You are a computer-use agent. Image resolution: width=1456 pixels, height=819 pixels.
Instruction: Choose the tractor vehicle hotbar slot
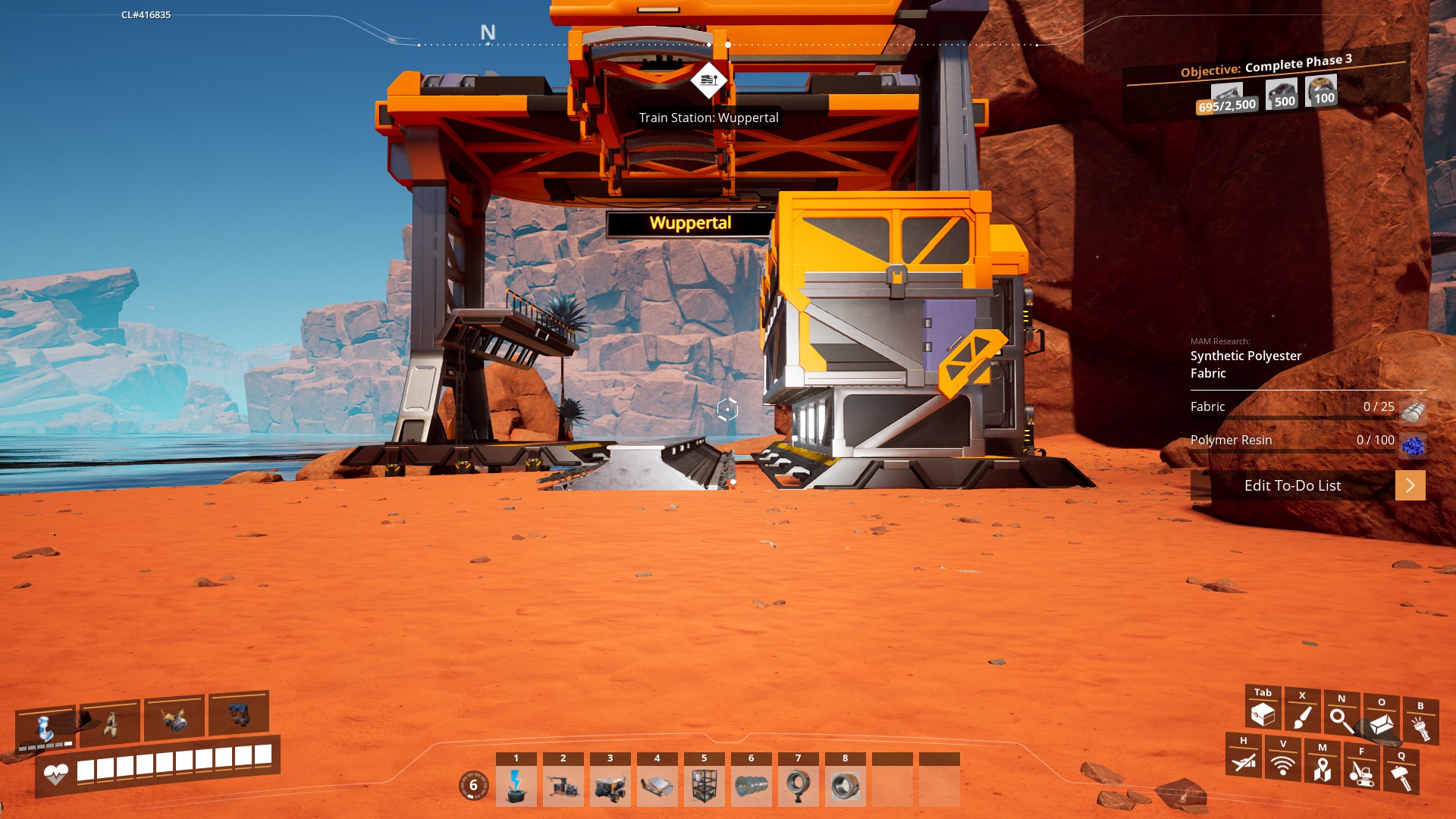(610, 786)
